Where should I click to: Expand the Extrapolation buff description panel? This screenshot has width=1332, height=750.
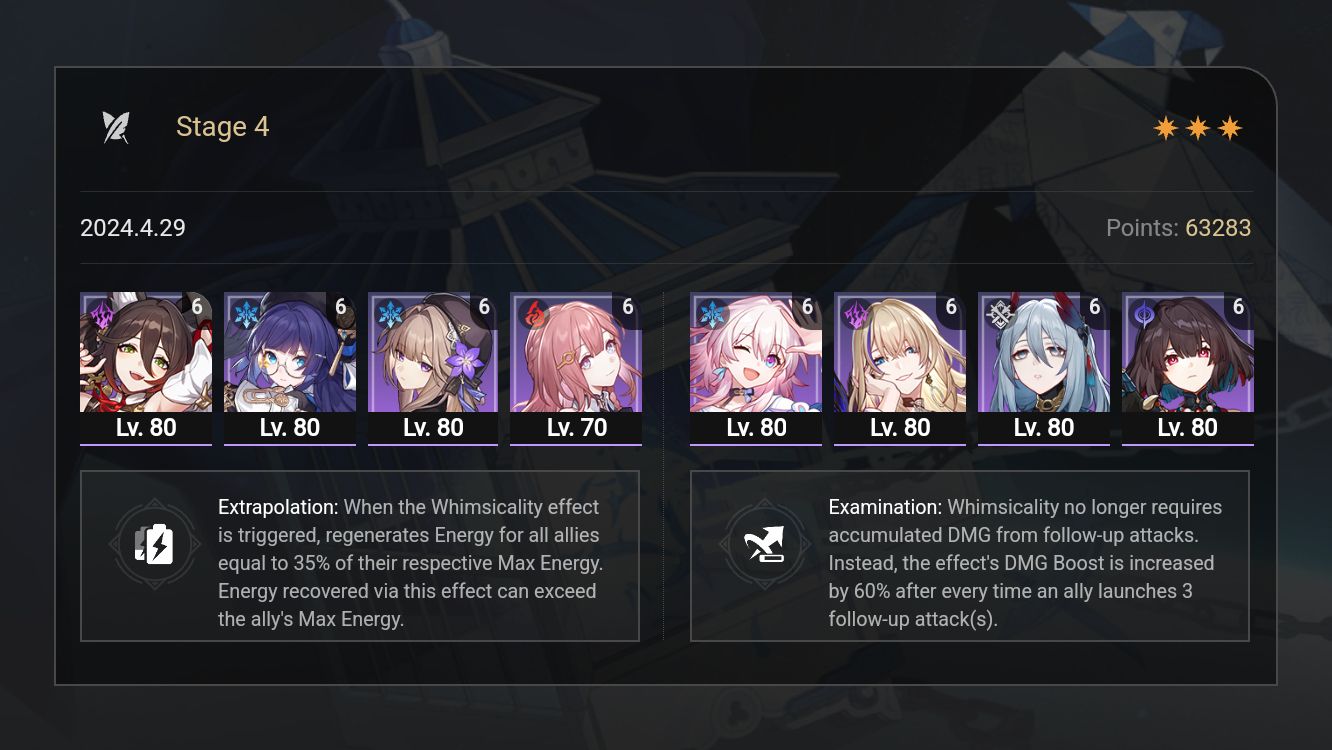(x=360, y=556)
